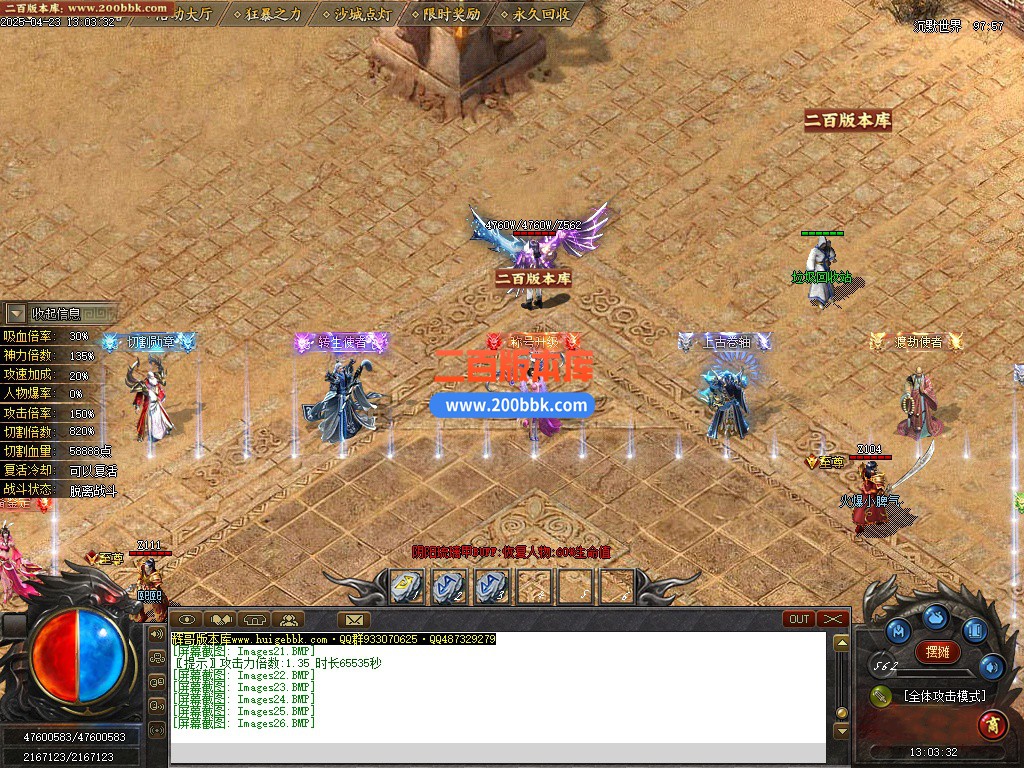Image resolution: width=1024 pixels, height=768 pixels.
Task: Click the speaker icon left of chat
Action: 157,633
